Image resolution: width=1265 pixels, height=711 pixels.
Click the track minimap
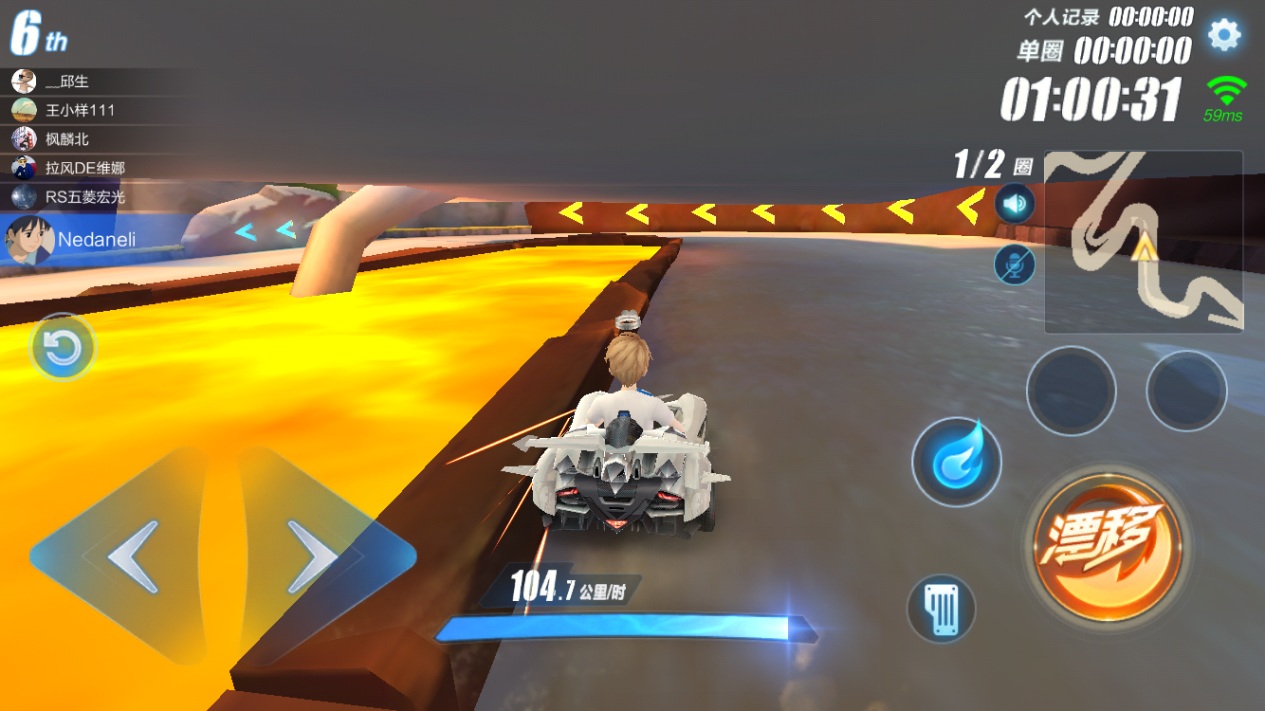coord(1143,242)
